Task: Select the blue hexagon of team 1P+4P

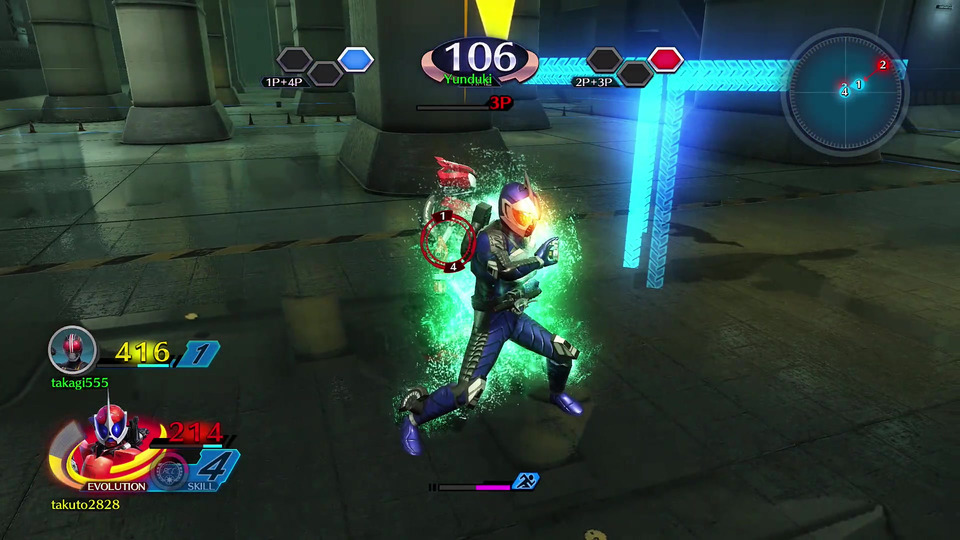Action: click(355, 60)
